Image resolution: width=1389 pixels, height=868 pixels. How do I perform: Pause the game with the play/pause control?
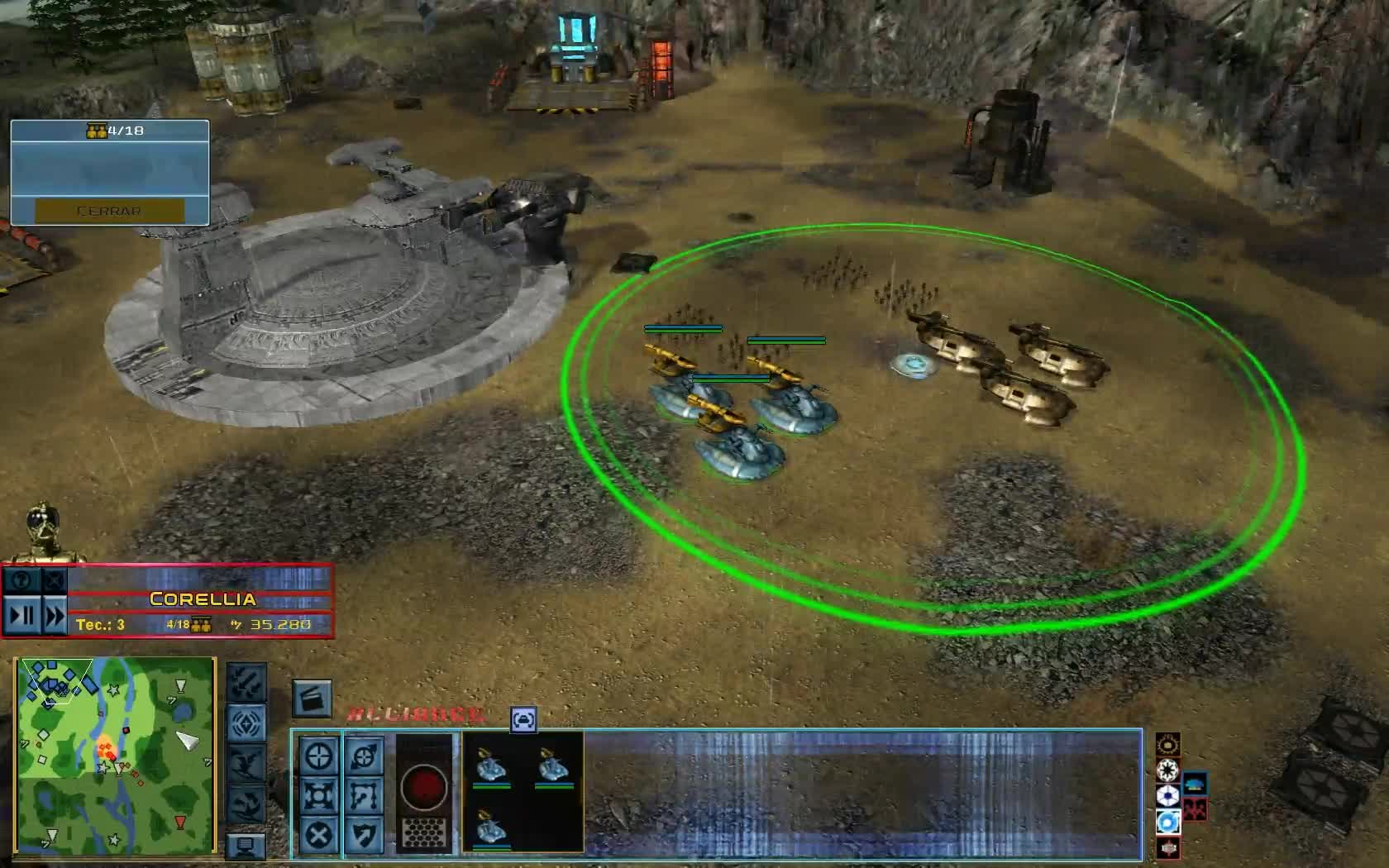(22, 615)
